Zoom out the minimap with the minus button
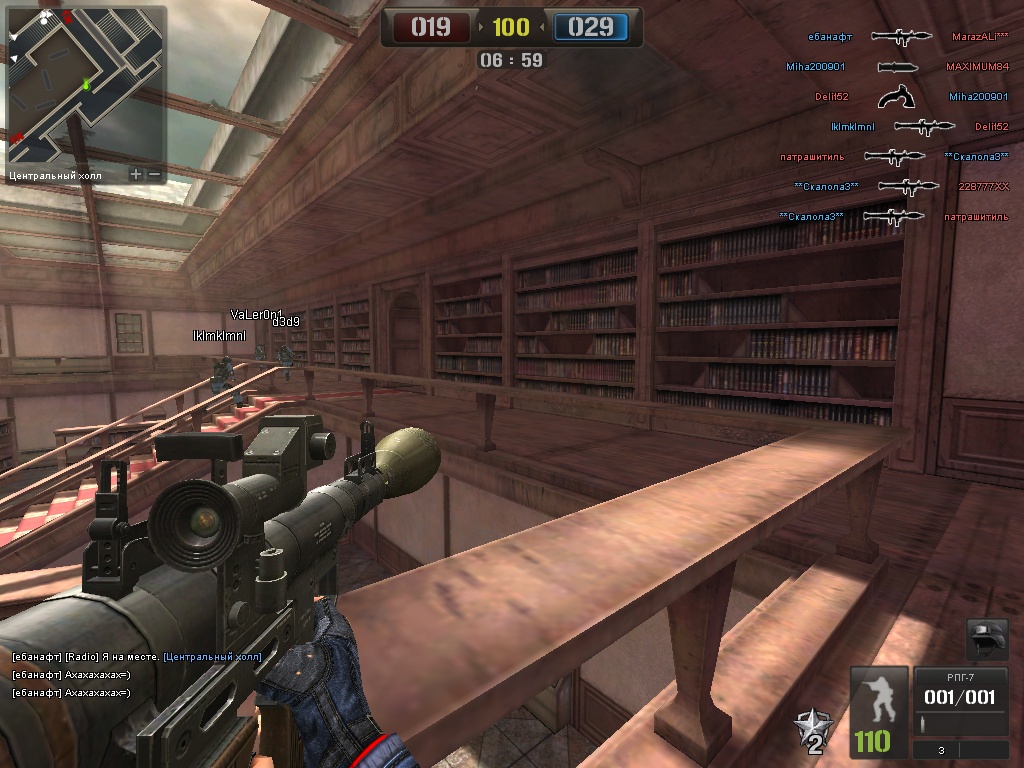This screenshot has width=1024, height=768. (154, 174)
